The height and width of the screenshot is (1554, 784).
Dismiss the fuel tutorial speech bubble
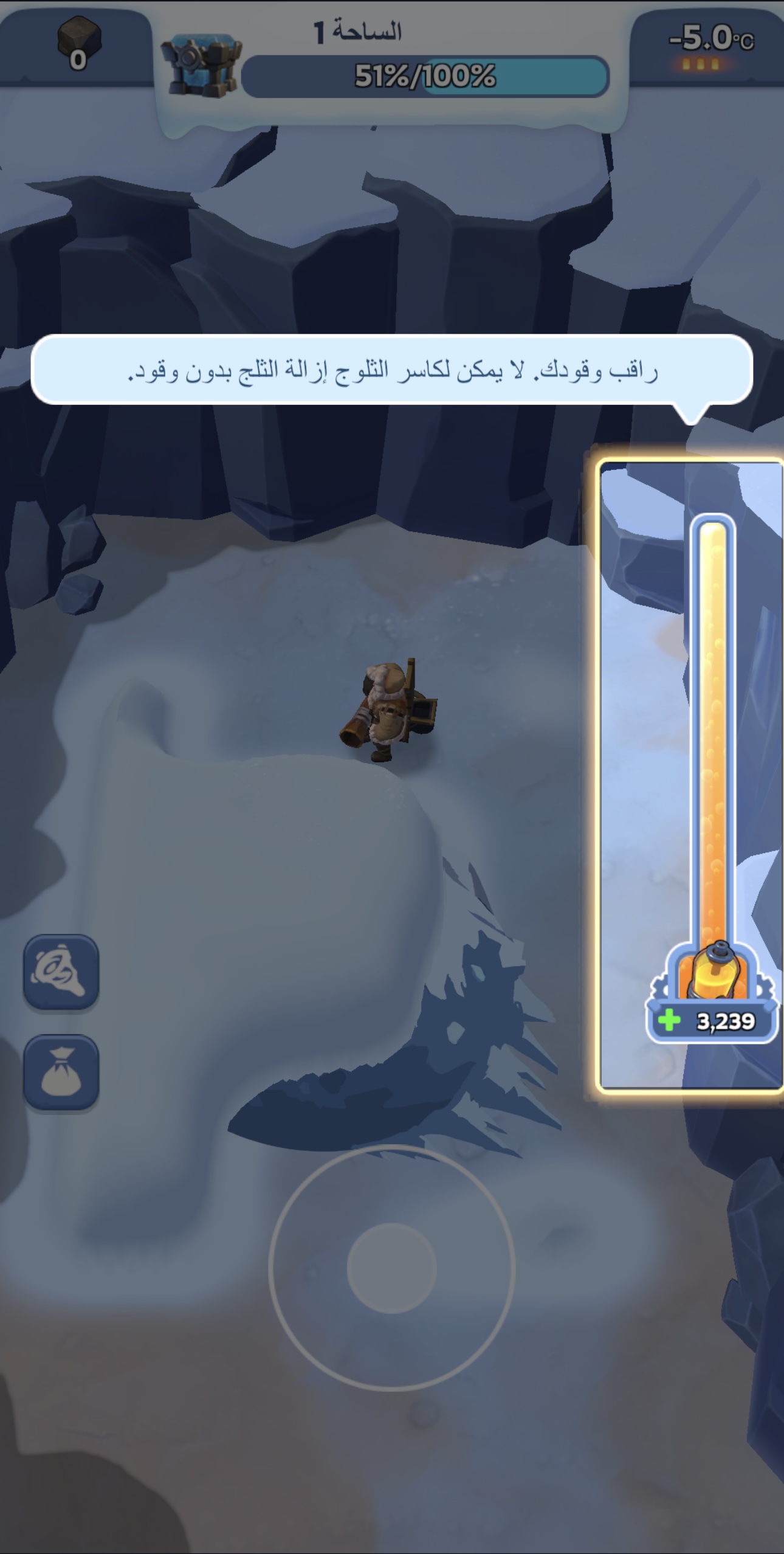coord(391,369)
